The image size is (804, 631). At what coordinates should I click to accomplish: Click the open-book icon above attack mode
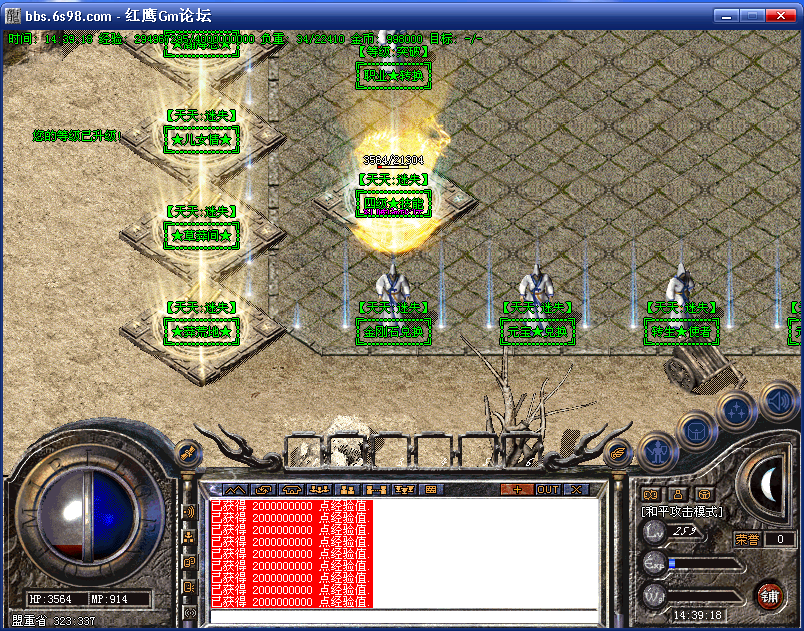point(650,493)
